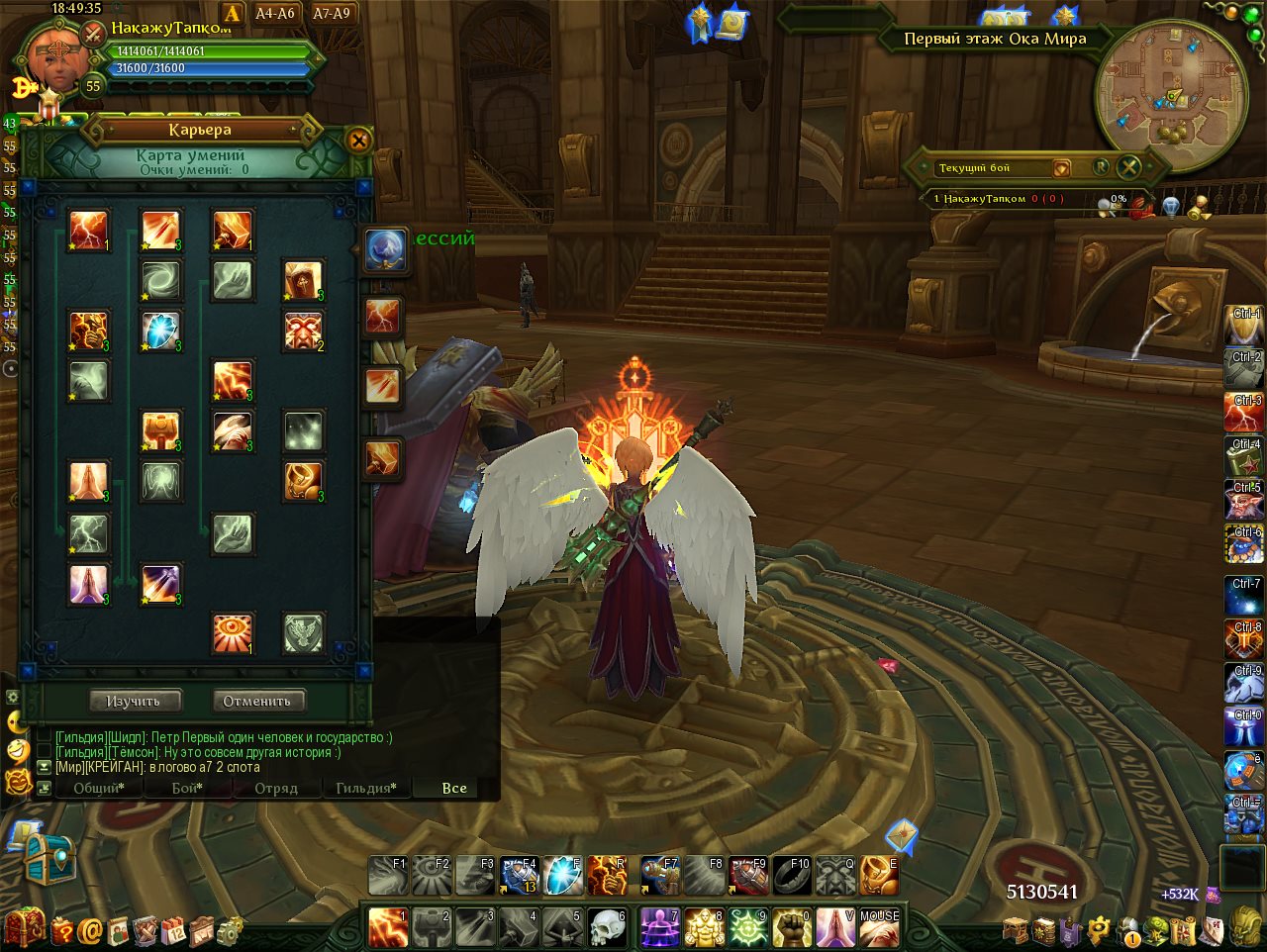
Task: Activate the golden statue ability on slot 8
Action: click(x=704, y=929)
